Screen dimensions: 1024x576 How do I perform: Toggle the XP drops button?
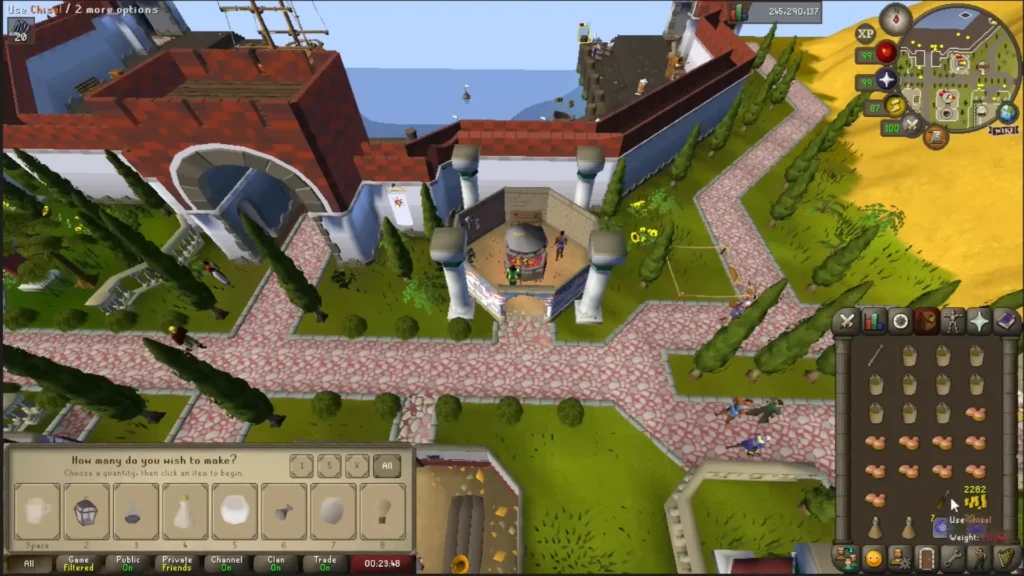click(x=865, y=33)
